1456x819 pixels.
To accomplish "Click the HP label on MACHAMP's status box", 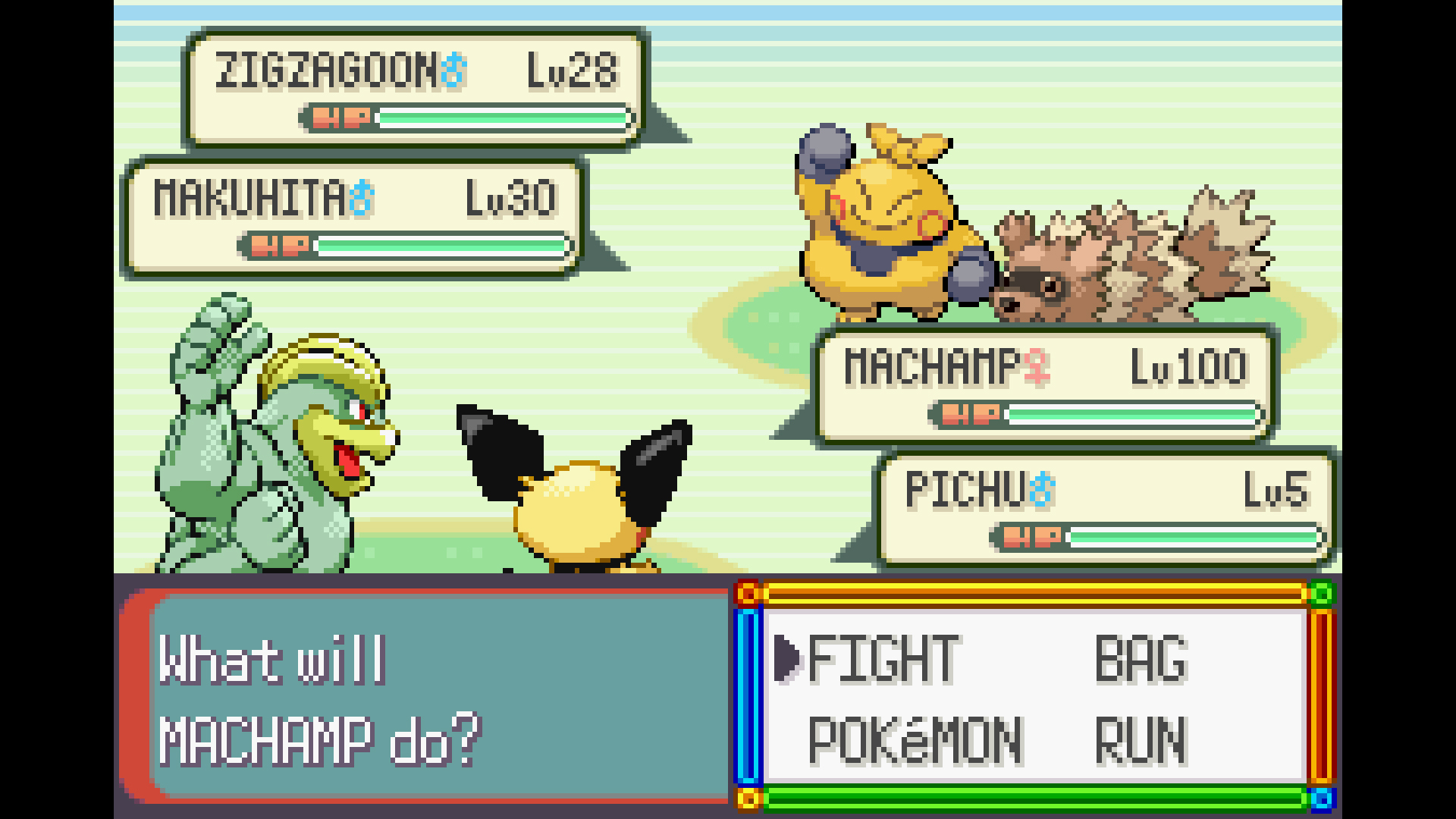I will tap(973, 415).
